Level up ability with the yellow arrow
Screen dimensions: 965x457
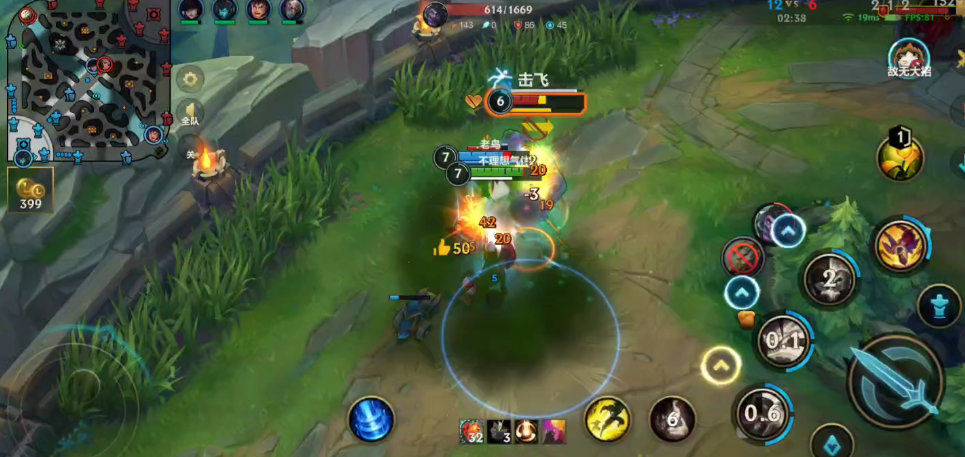pos(720,366)
